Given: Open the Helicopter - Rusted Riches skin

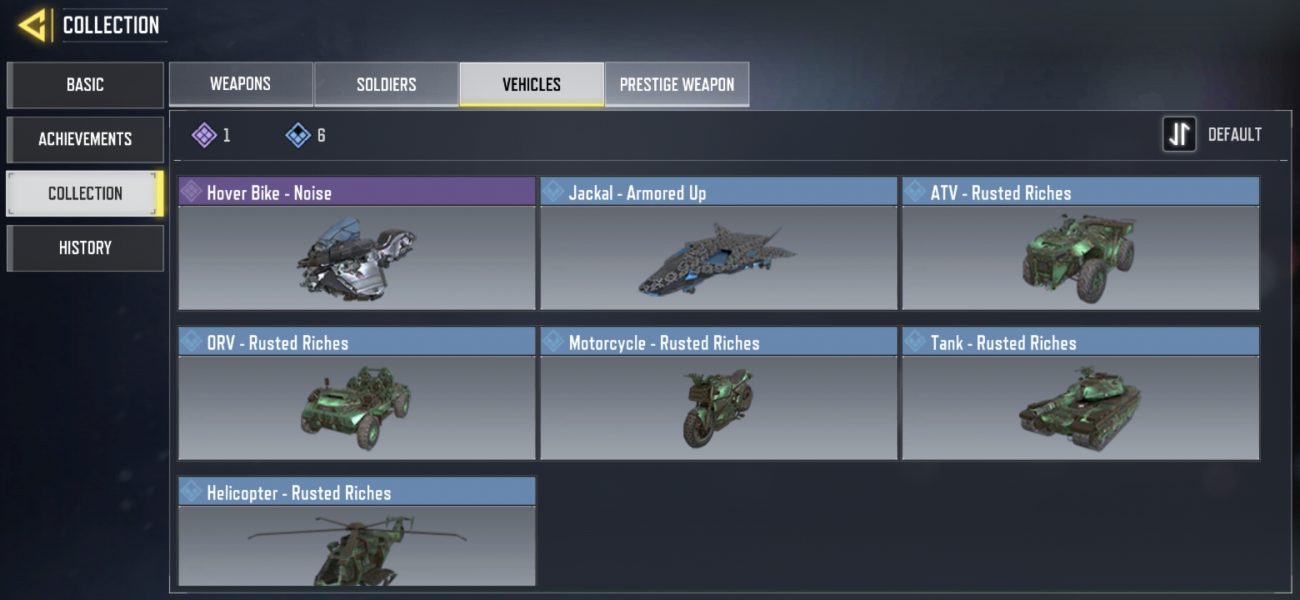Looking at the screenshot, I should [x=357, y=532].
